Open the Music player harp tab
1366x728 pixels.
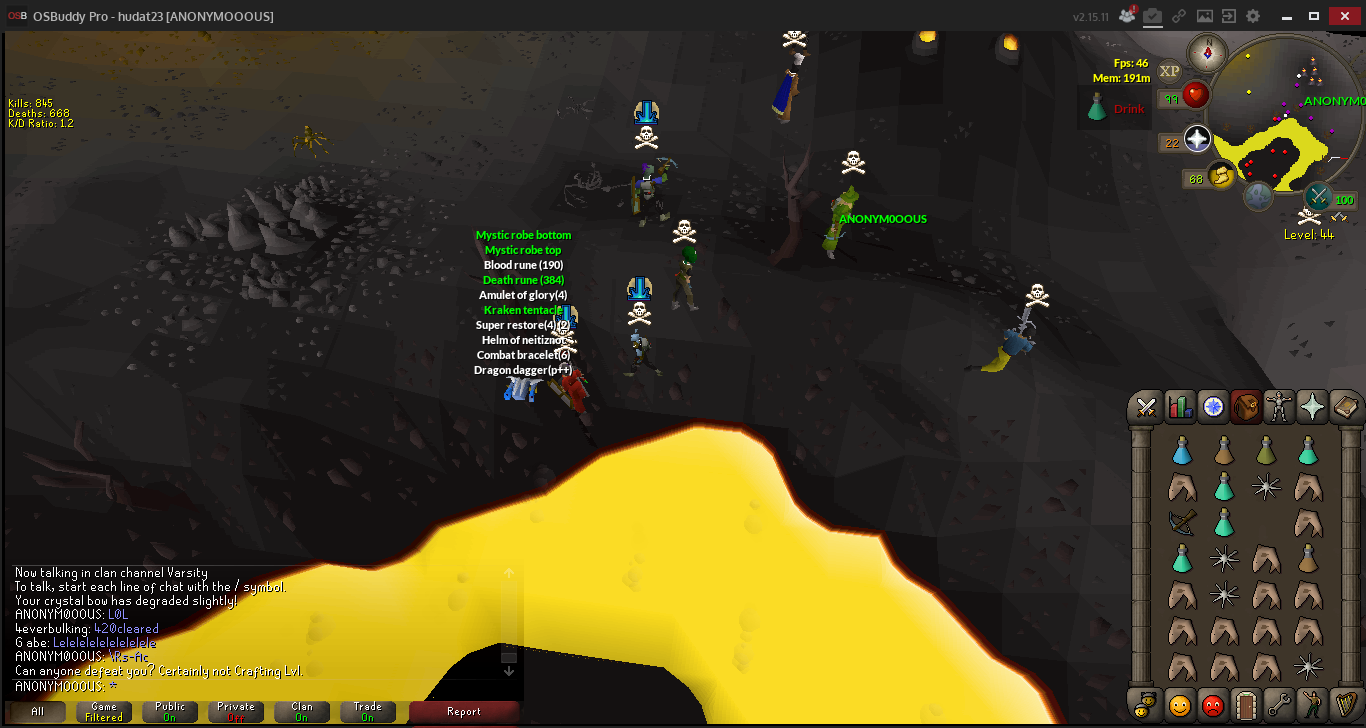tap(1345, 705)
